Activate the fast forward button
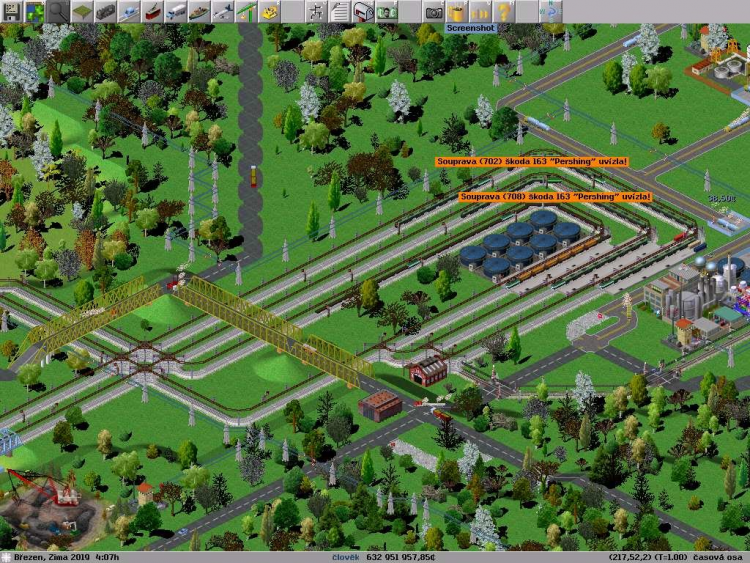 [x=481, y=11]
